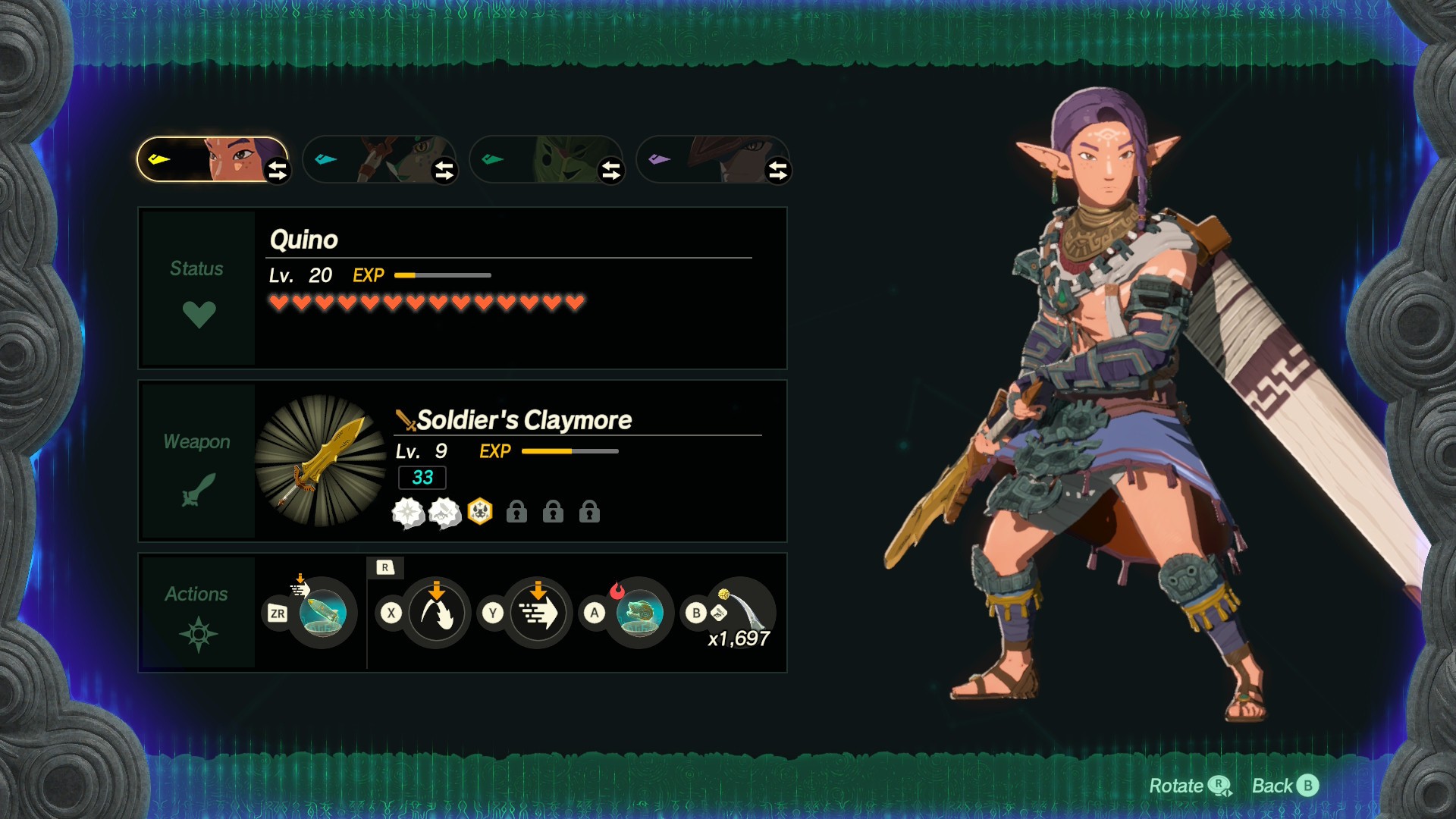Select the rising slash attack action
The width and height of the screenshot is (1456, 819).
(x=436, y=613)
